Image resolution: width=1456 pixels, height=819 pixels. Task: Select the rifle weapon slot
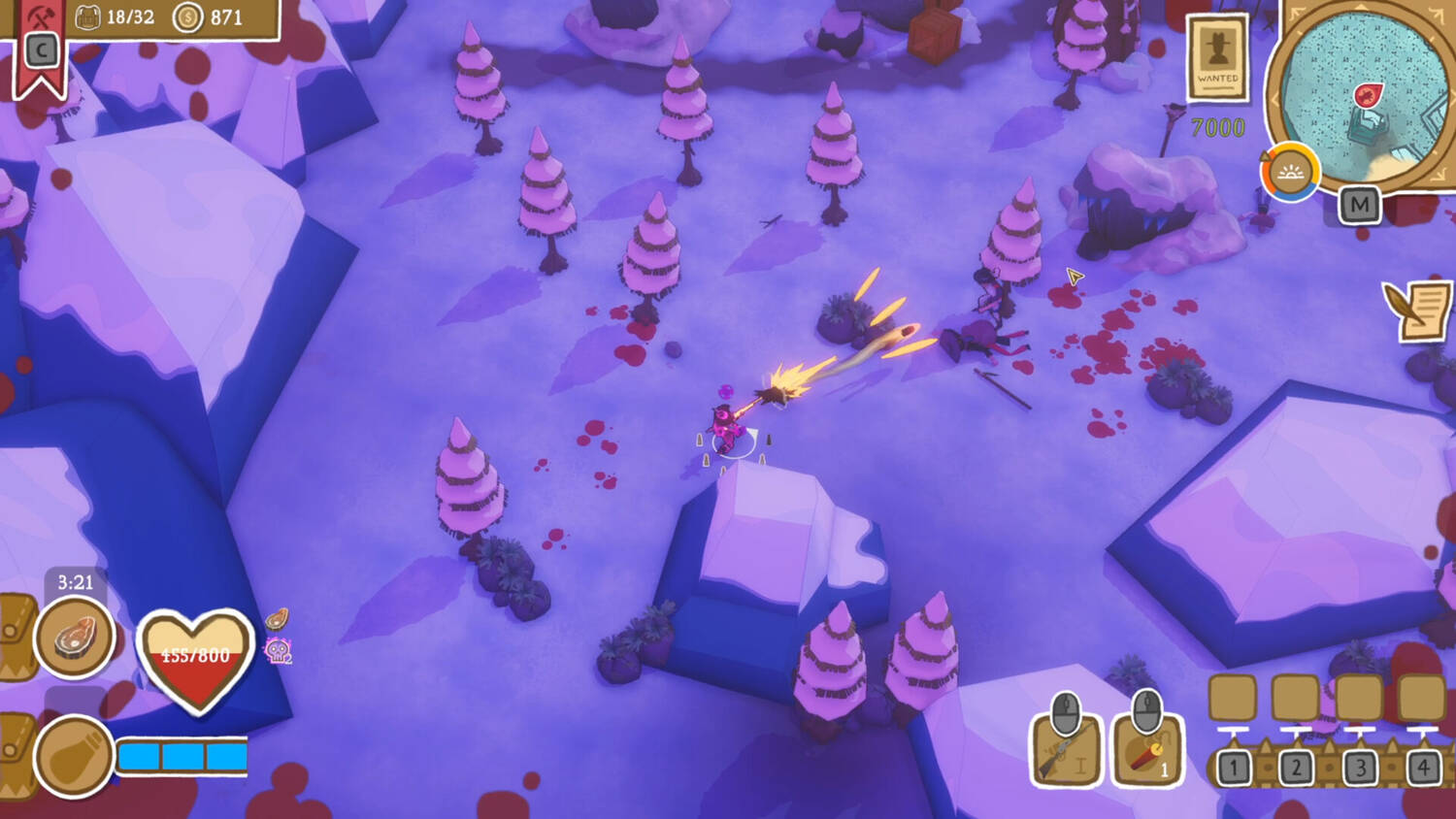1066,749
